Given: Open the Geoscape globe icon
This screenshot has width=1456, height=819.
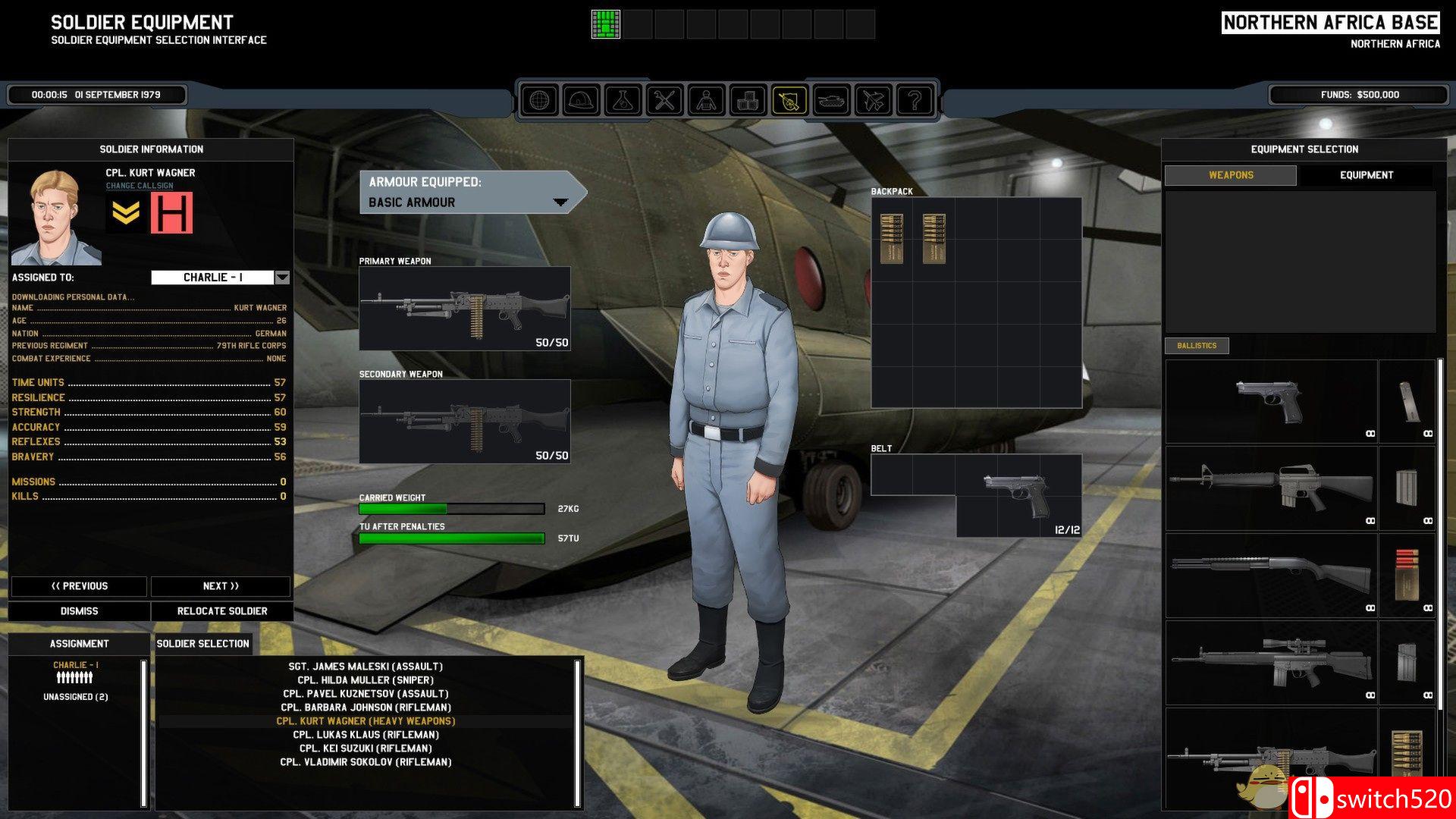Looking at the screenshot, I should pyautogui.click(x=540, y=99).
